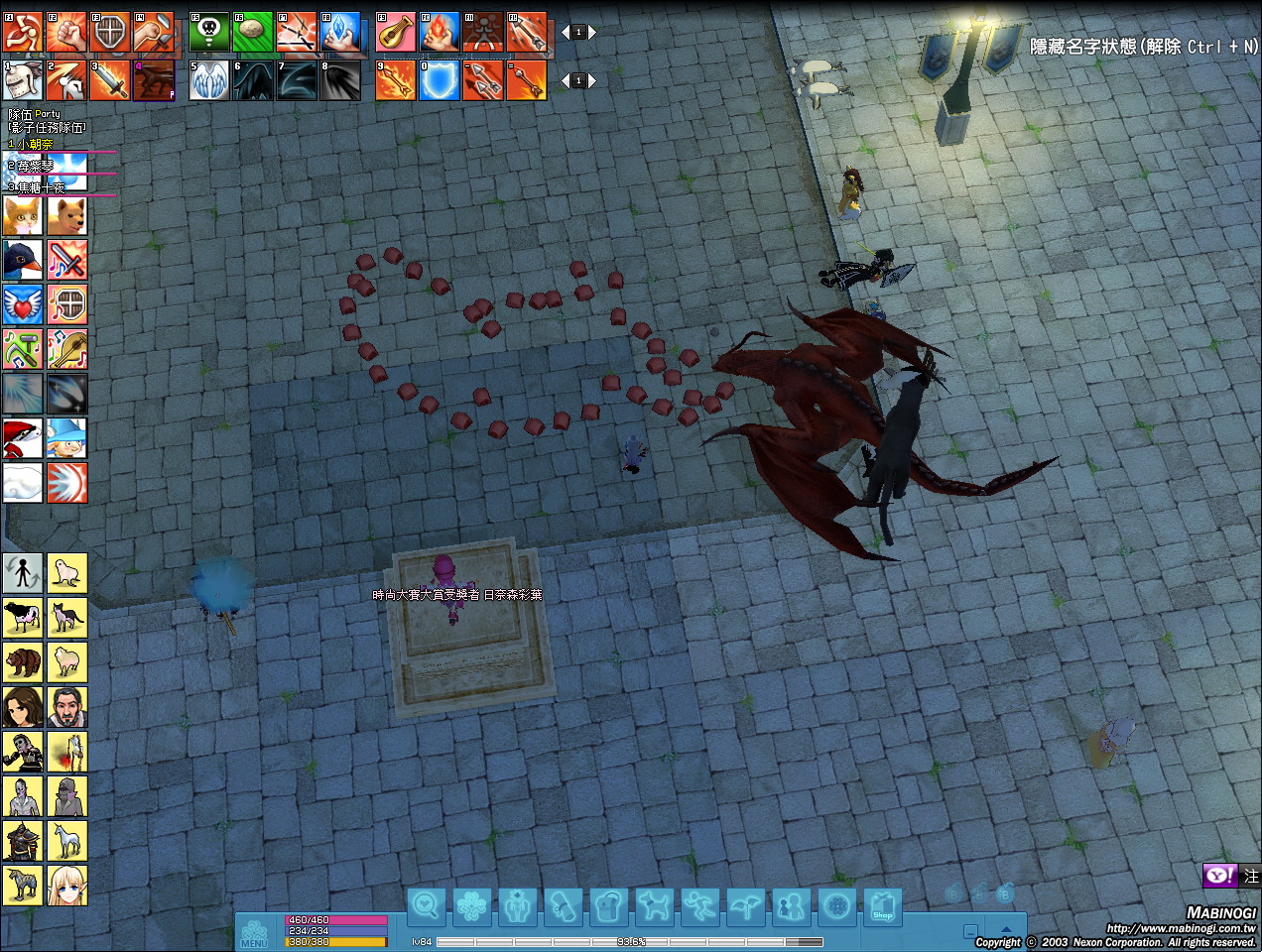Open the backpack inventory icon
The height and width of the screenshot is (952, 1262).
608,906
